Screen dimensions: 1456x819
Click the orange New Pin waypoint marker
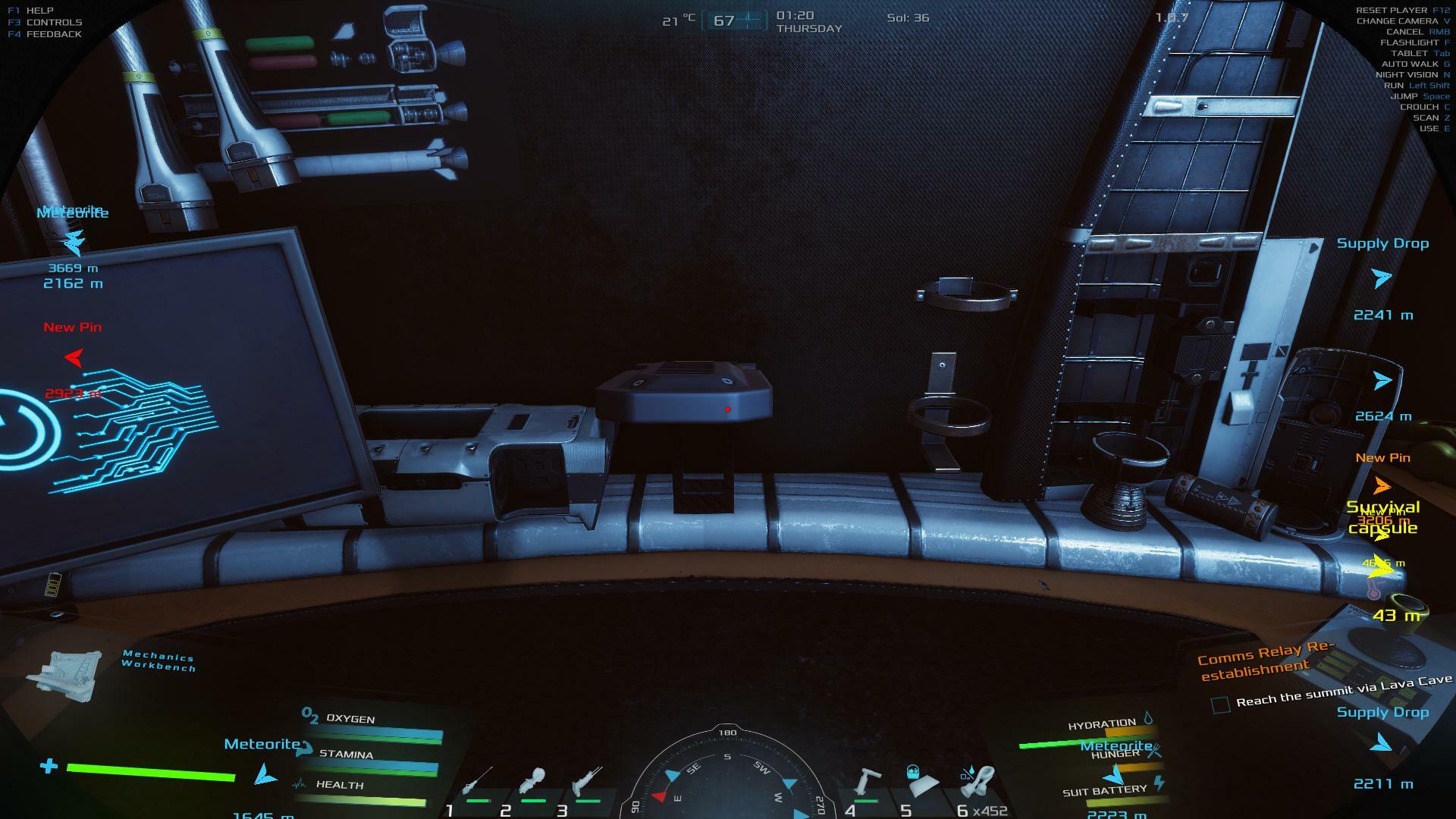point(1382,485)
